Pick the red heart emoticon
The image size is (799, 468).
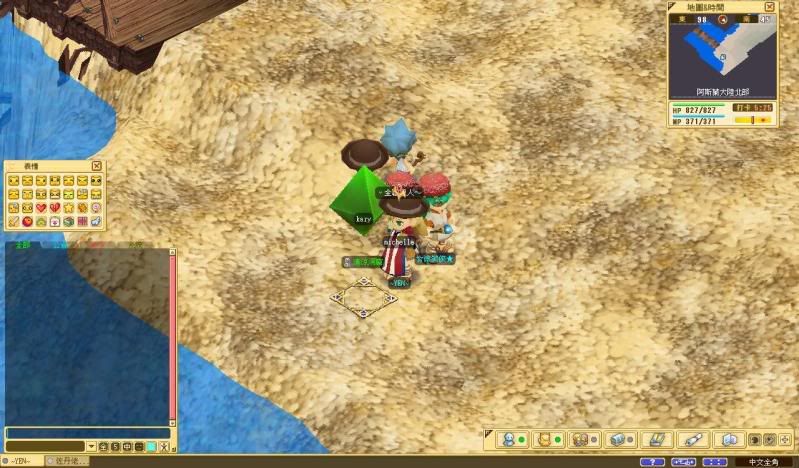41,207
